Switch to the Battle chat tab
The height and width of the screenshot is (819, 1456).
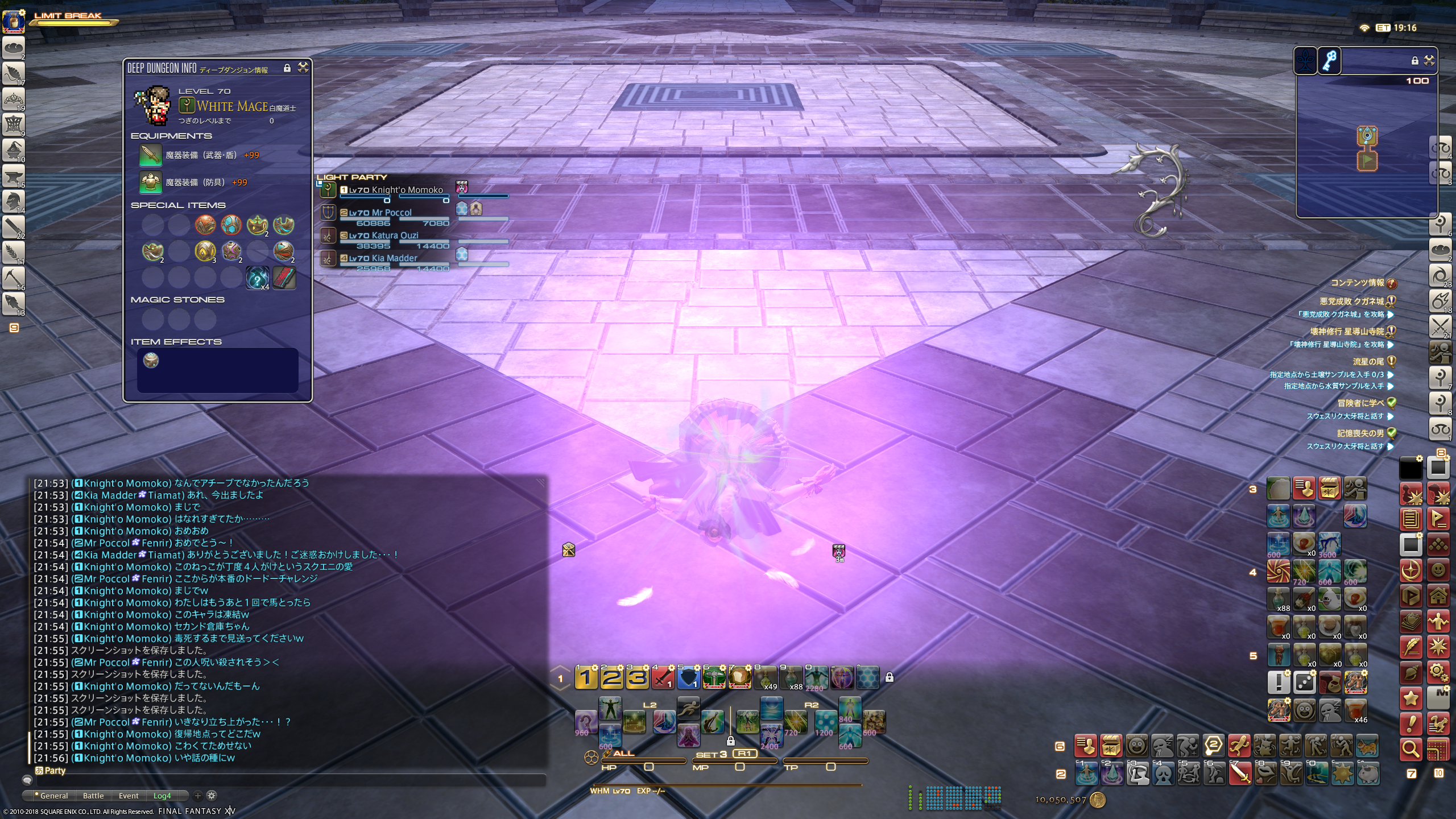pos(93,796)
